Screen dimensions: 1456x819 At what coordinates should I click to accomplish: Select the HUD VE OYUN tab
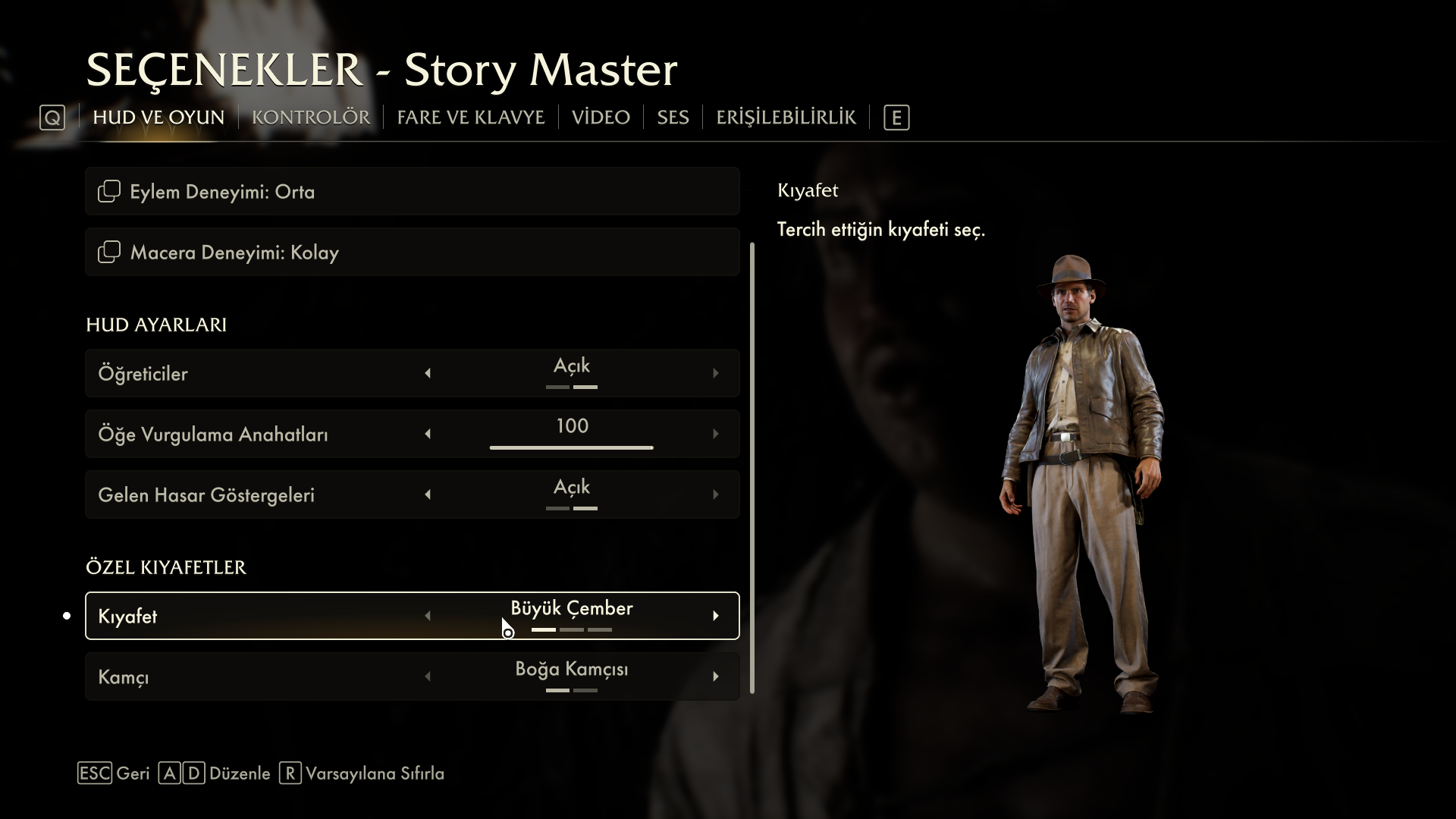click(x=158, y=118)
